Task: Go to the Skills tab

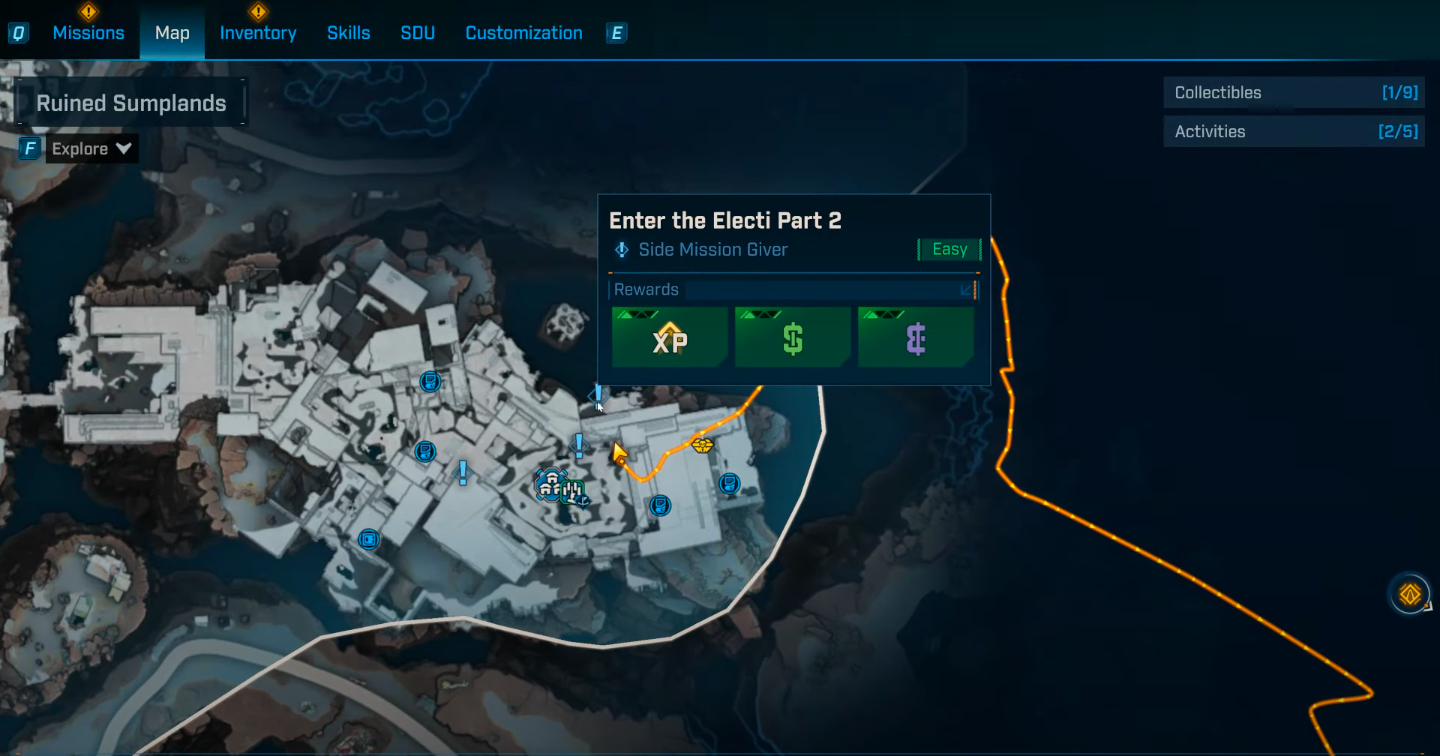Action: pyautogui.click(x=348, y=33)
